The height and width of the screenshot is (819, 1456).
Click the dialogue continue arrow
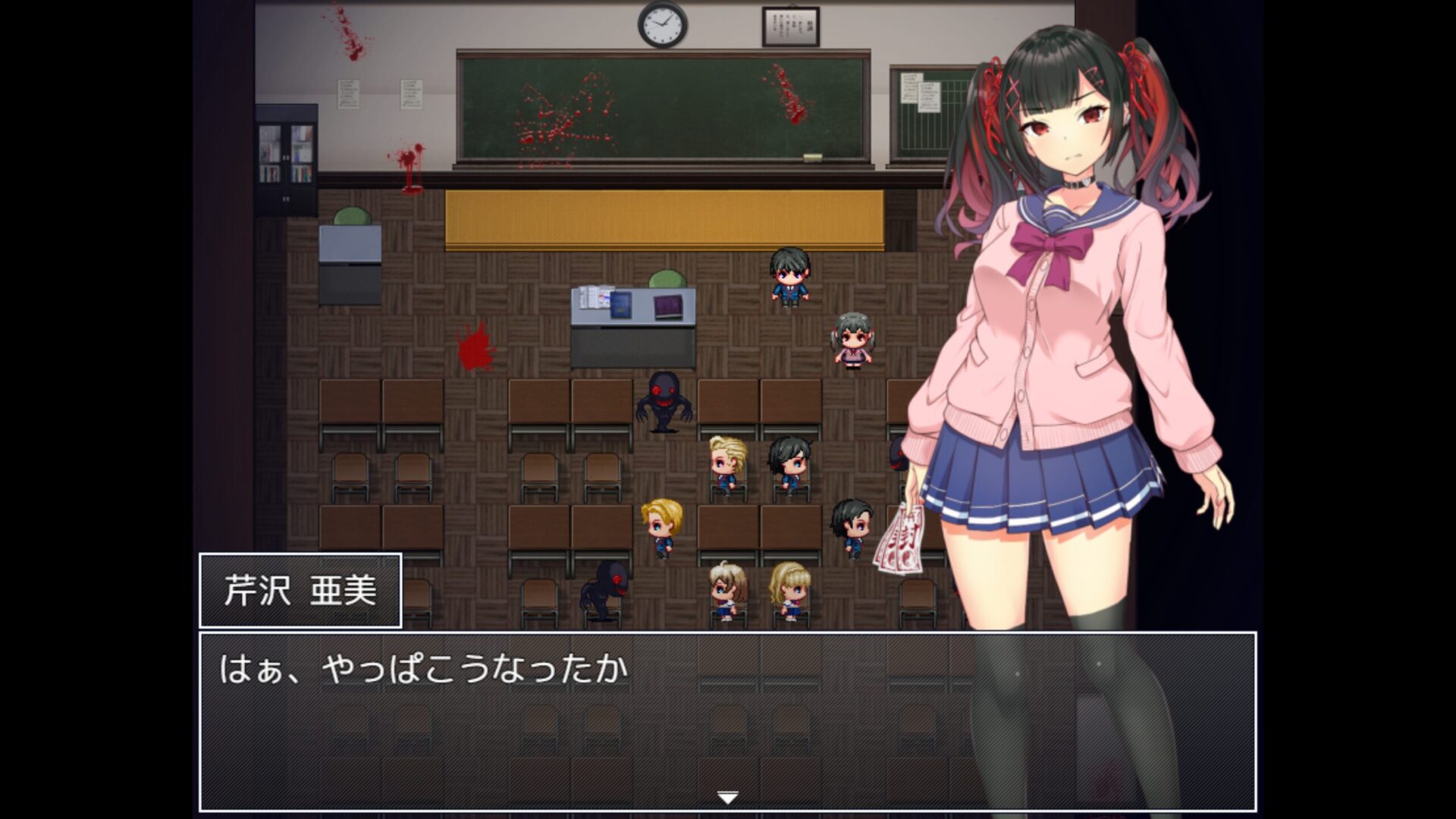[727, 798]
